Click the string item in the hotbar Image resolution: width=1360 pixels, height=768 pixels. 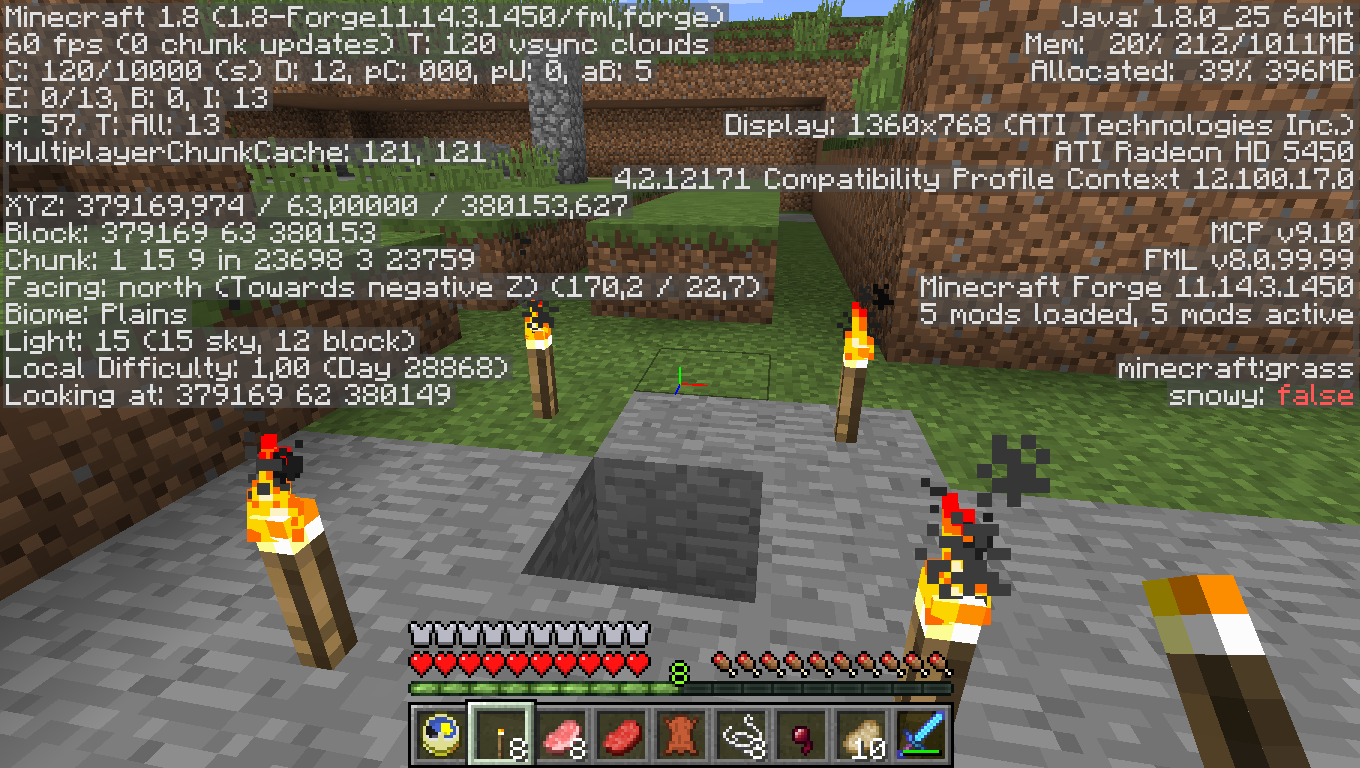742,734
